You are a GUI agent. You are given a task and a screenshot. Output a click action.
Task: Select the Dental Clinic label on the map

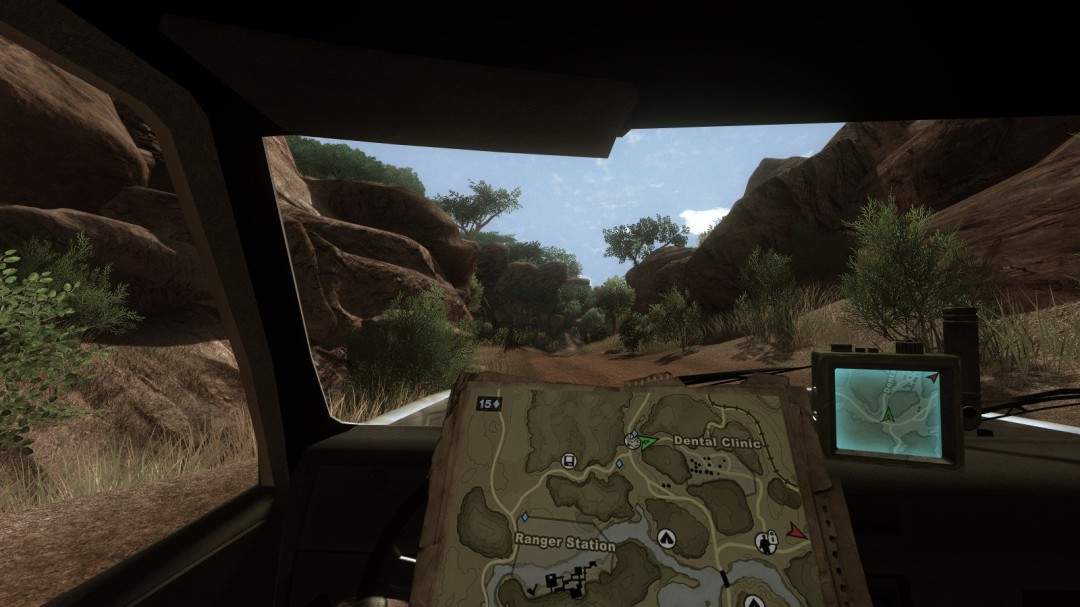(x=717, y=442)
